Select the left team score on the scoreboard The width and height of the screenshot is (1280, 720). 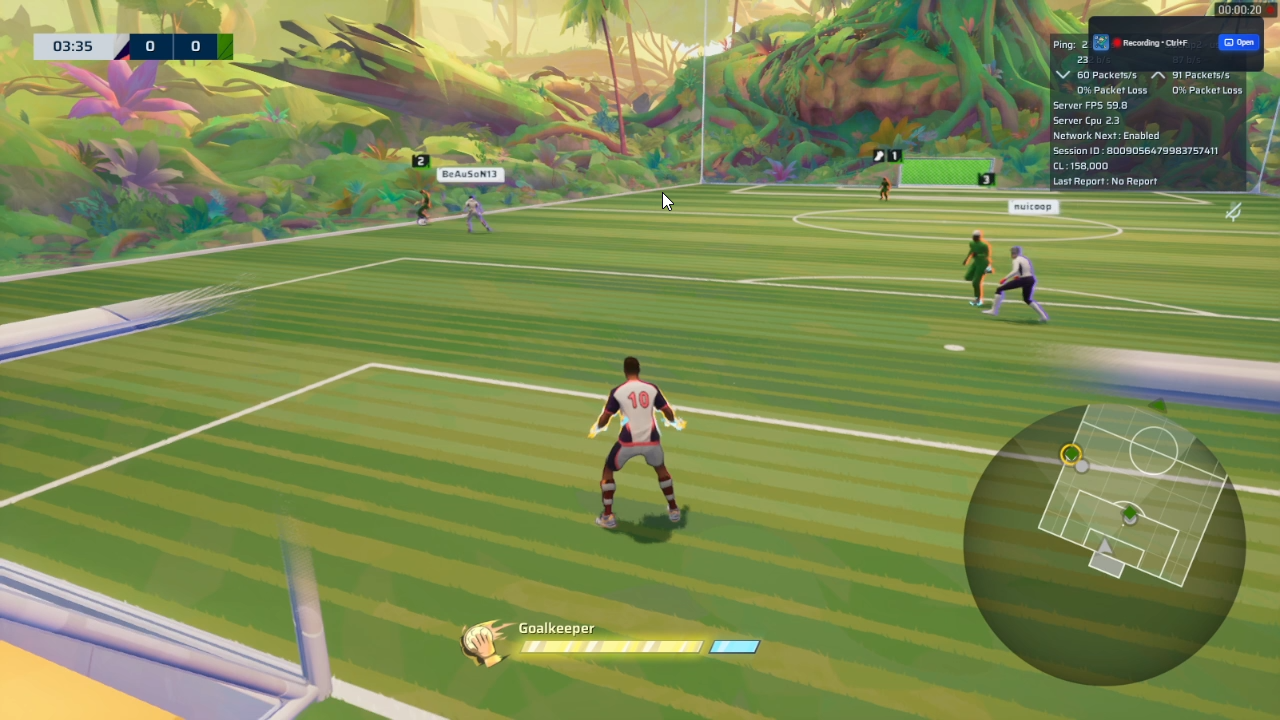[149, 46]
